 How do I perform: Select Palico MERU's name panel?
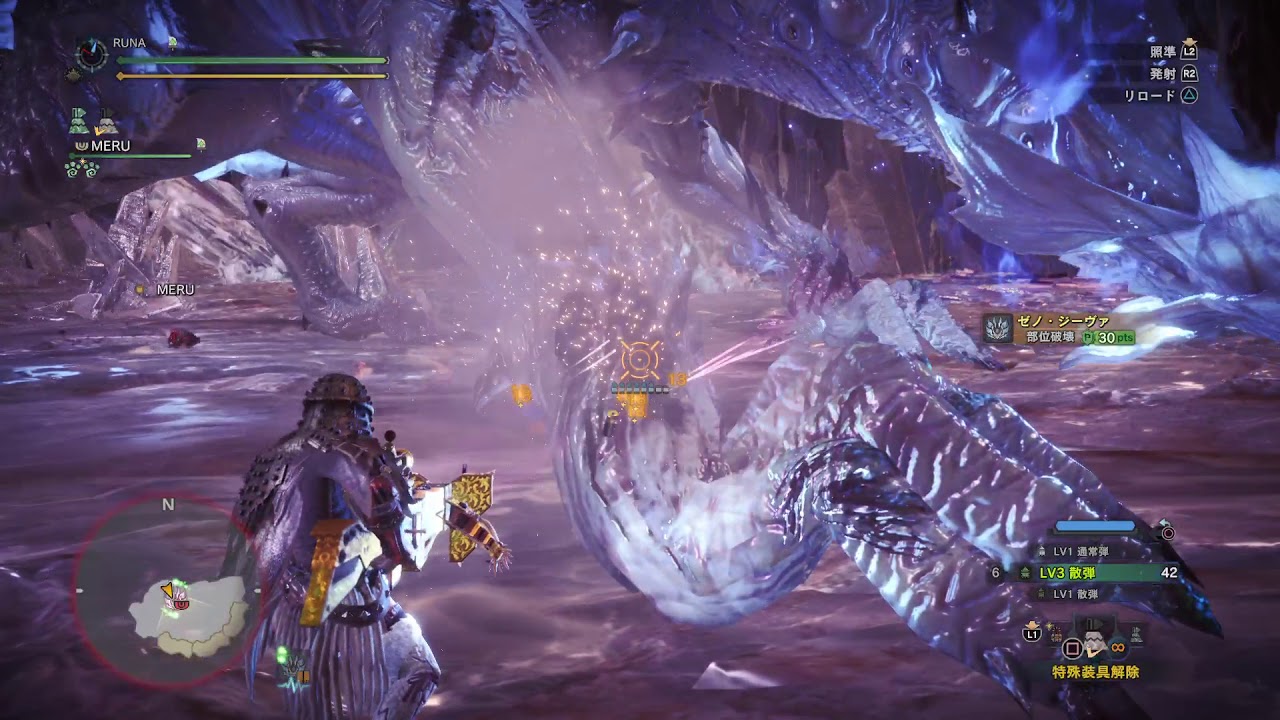click(x=110, y=146)
